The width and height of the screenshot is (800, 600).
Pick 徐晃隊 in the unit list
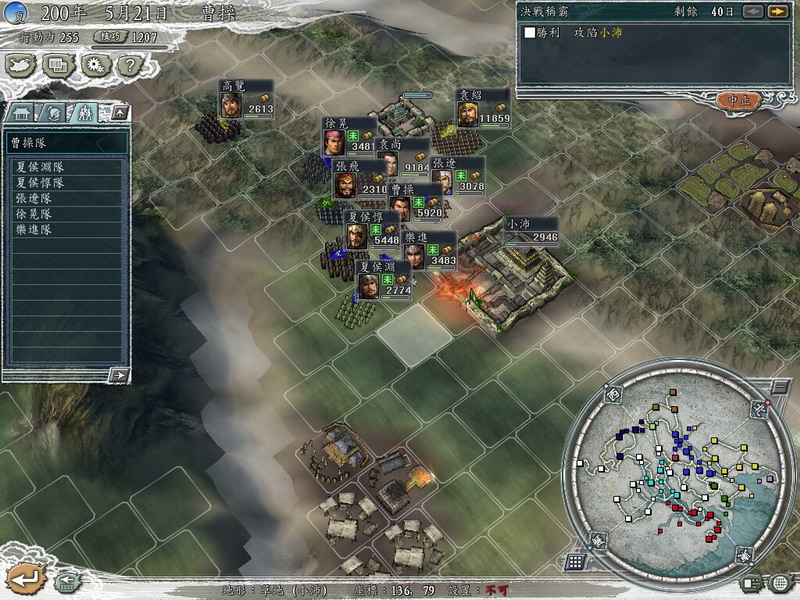(34, 214)
